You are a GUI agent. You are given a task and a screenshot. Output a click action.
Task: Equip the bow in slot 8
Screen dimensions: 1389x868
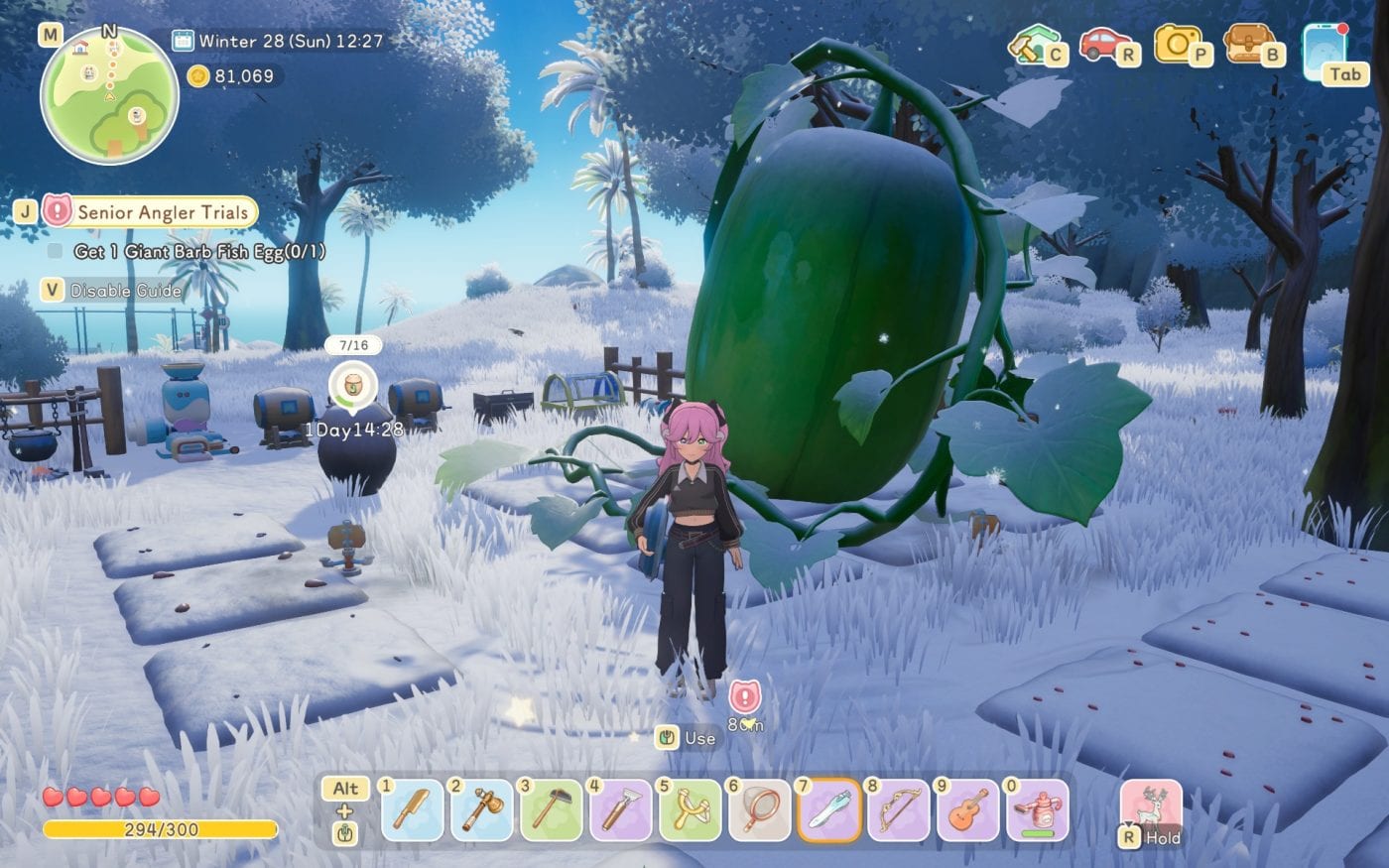click(x=898, y=810)
